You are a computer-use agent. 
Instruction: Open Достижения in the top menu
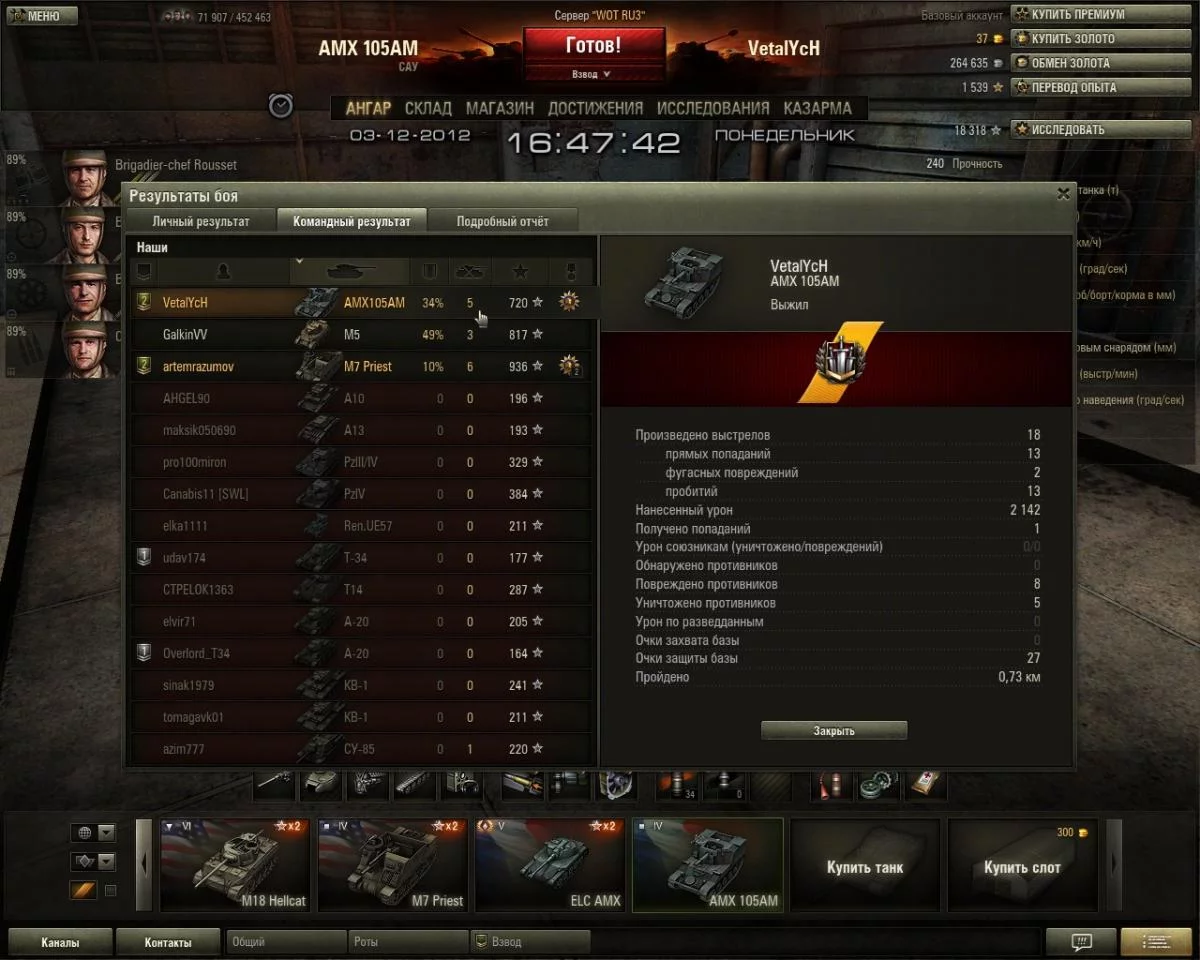(595, 108)
